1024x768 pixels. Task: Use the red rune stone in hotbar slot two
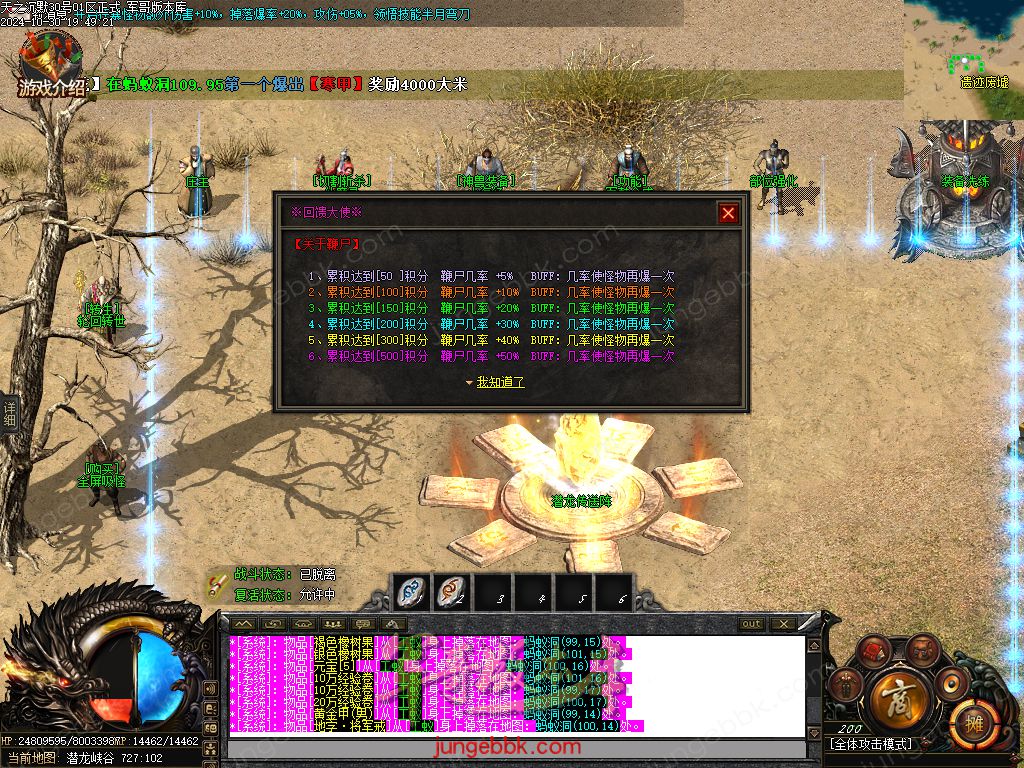pyautogui.click(x=452, y=592)
